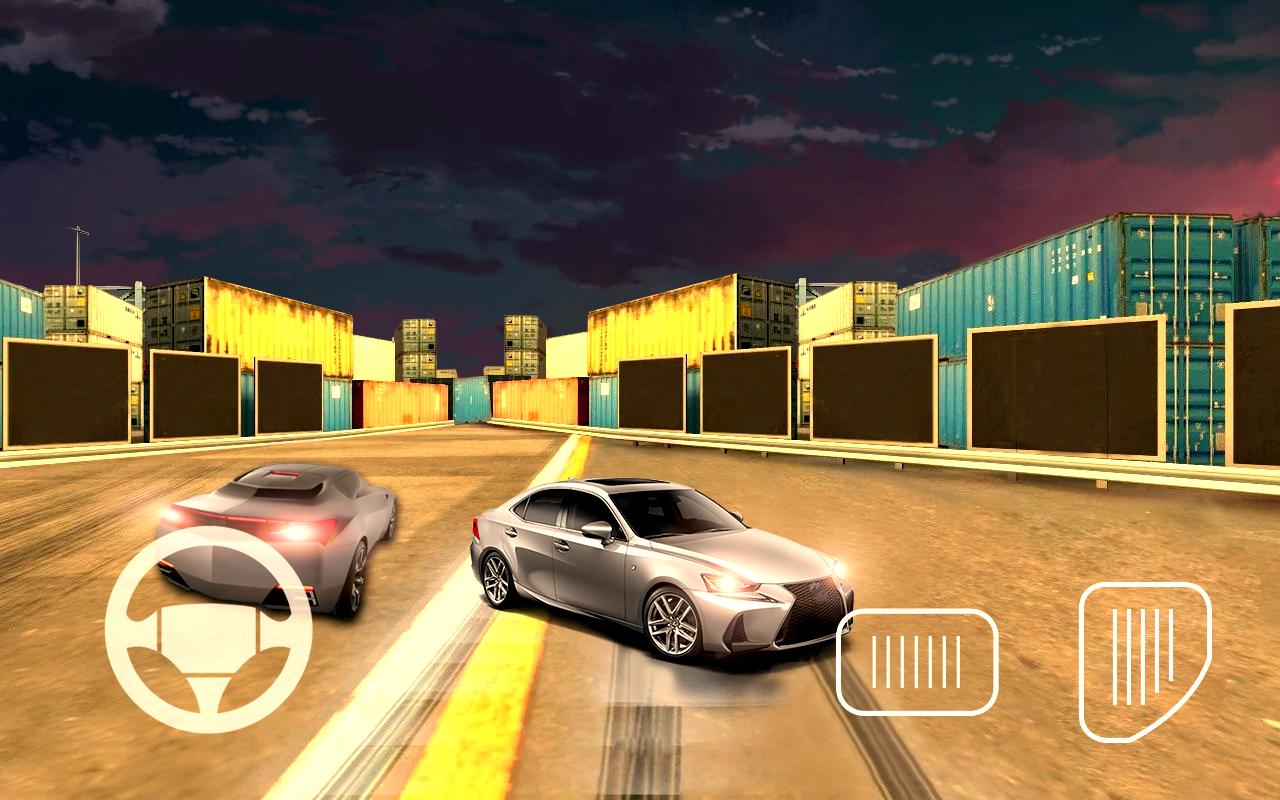Image resolution: width=1280 pixels, height=800 pixels.
Task: Tap the vertical bars on the gas pedal
Action: pyautogui.click(x=1142, y=655)
